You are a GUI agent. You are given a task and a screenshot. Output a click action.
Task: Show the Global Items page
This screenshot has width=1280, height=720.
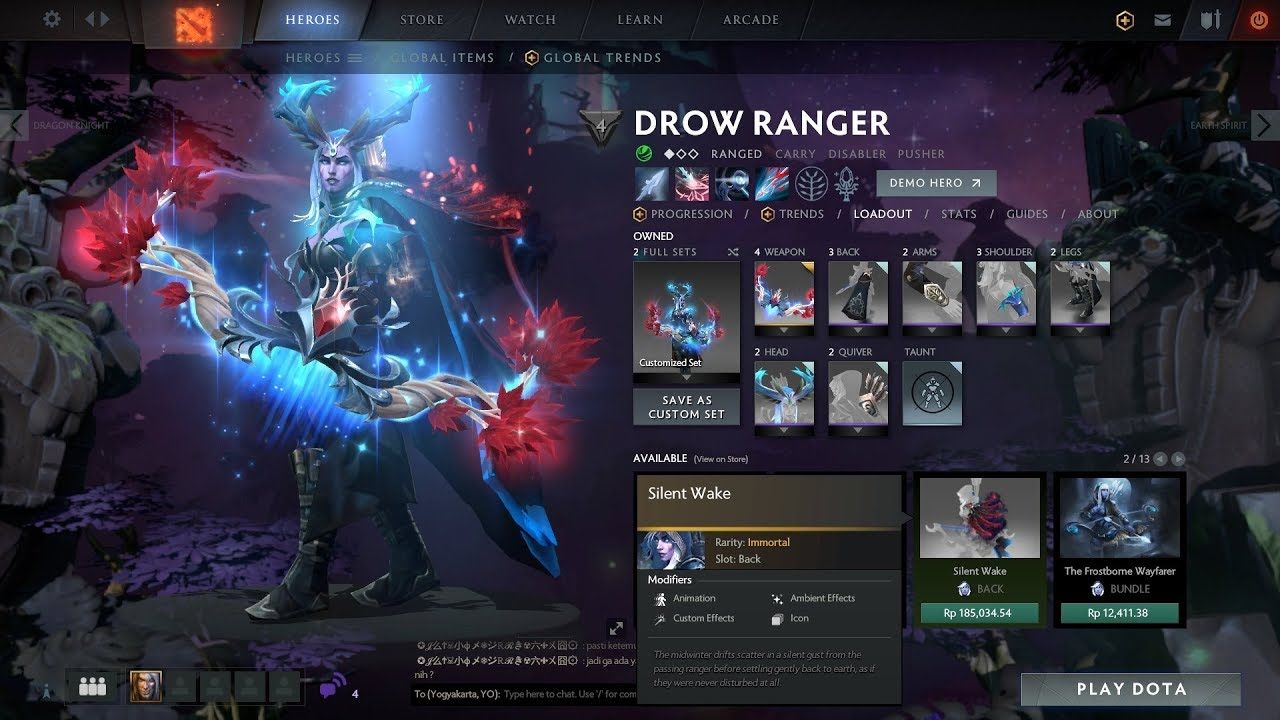click(x=442, y=58)
